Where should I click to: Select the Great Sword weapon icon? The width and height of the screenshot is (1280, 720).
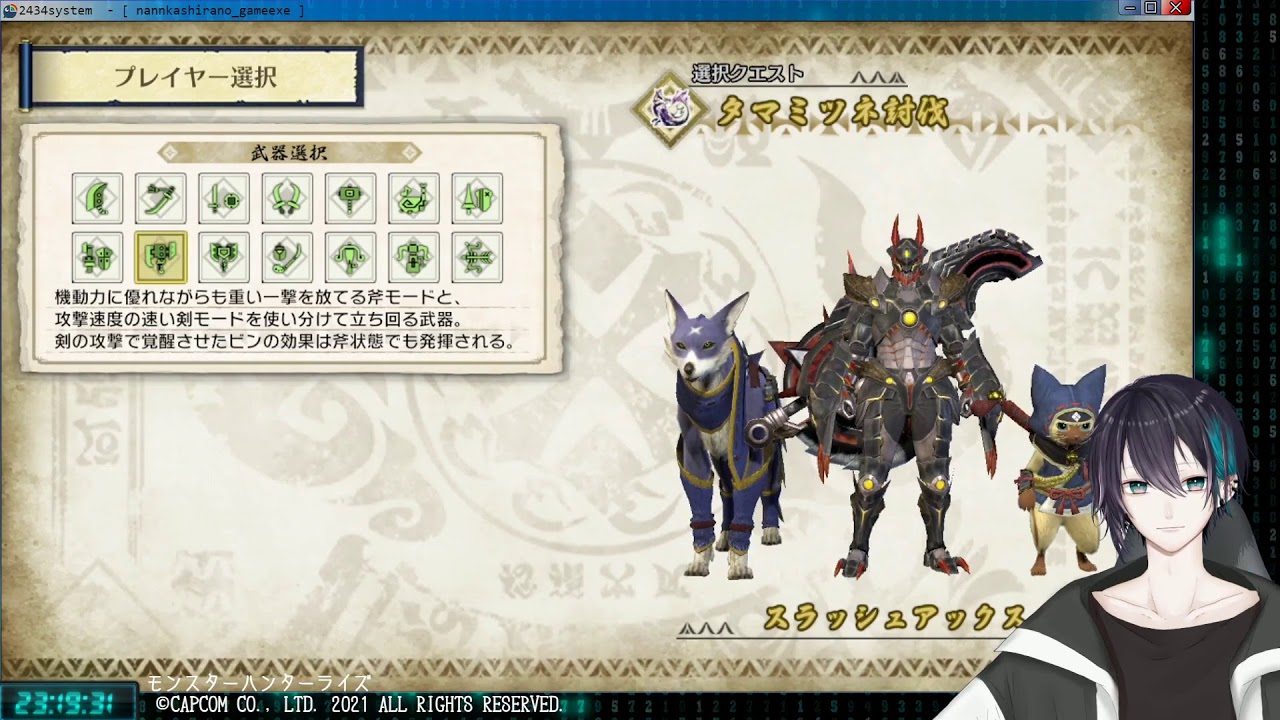coord(97,198)
